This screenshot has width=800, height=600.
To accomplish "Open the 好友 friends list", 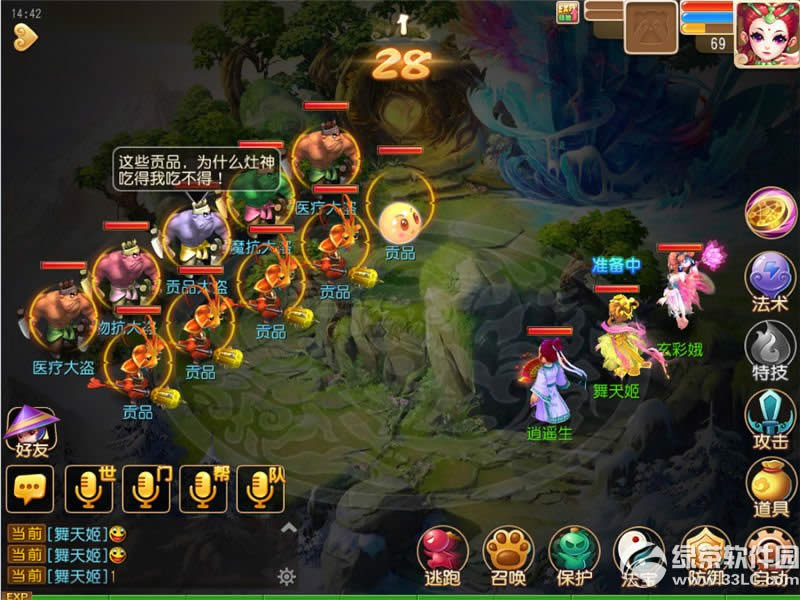I will pyautogui.click(x=27, y=430).
